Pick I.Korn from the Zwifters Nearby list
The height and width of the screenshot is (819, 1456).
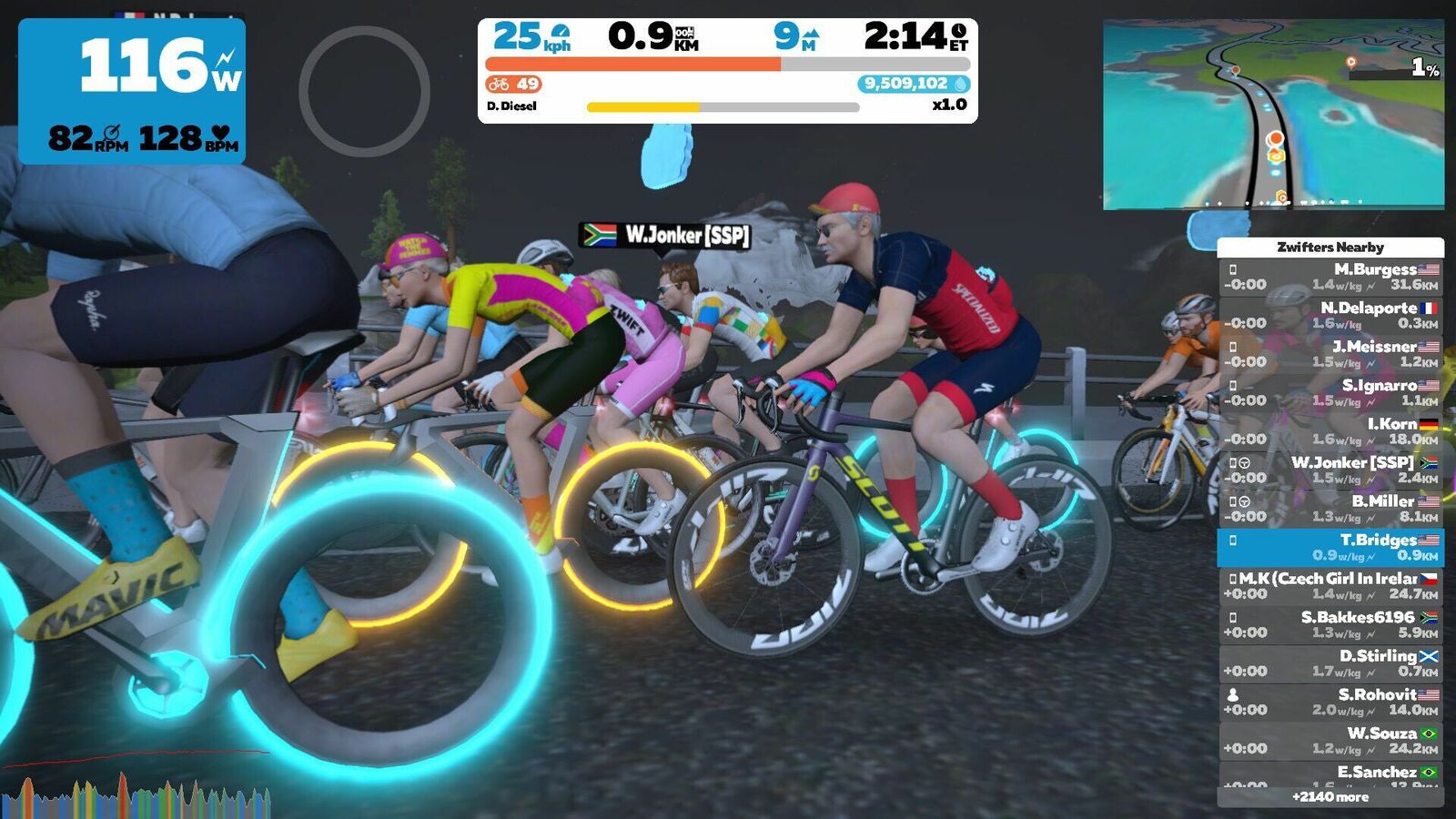coord(1330,431)
